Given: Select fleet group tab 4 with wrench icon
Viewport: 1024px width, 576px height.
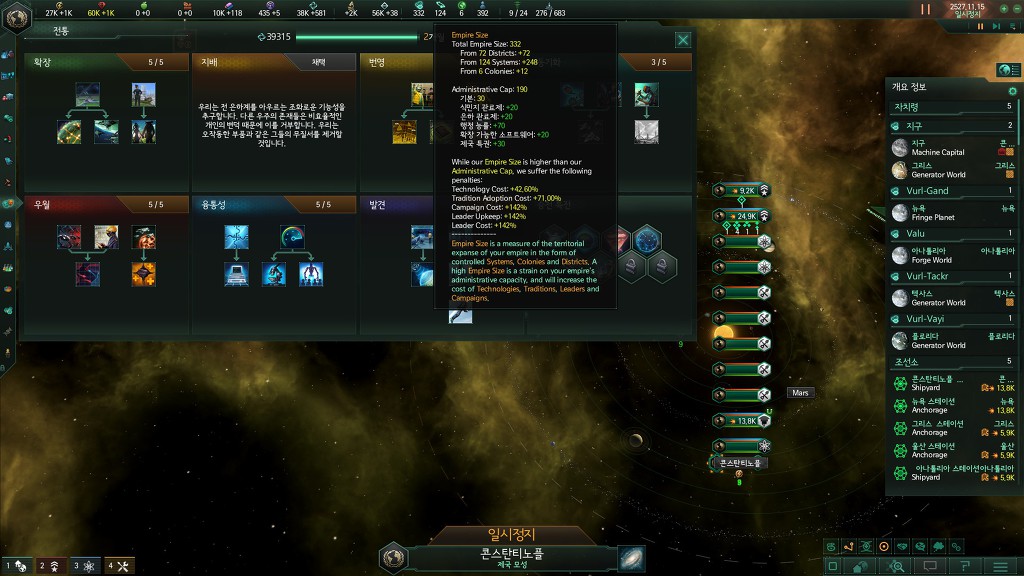Looking at the screenshot, I should (118, 566).
